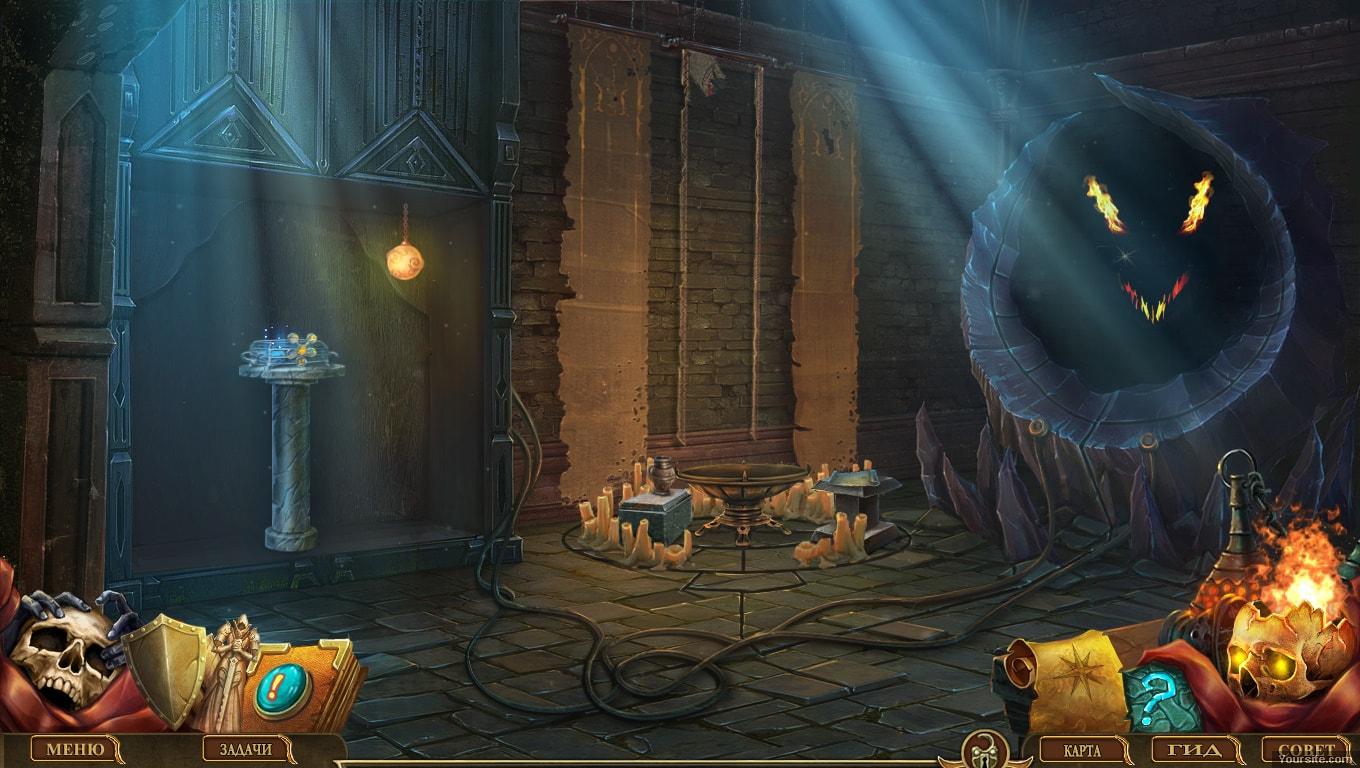Show the ЗАДАЧИ task list
Image resolution: width=1360 pixels, height=768 pixels.
click(245, 749)
